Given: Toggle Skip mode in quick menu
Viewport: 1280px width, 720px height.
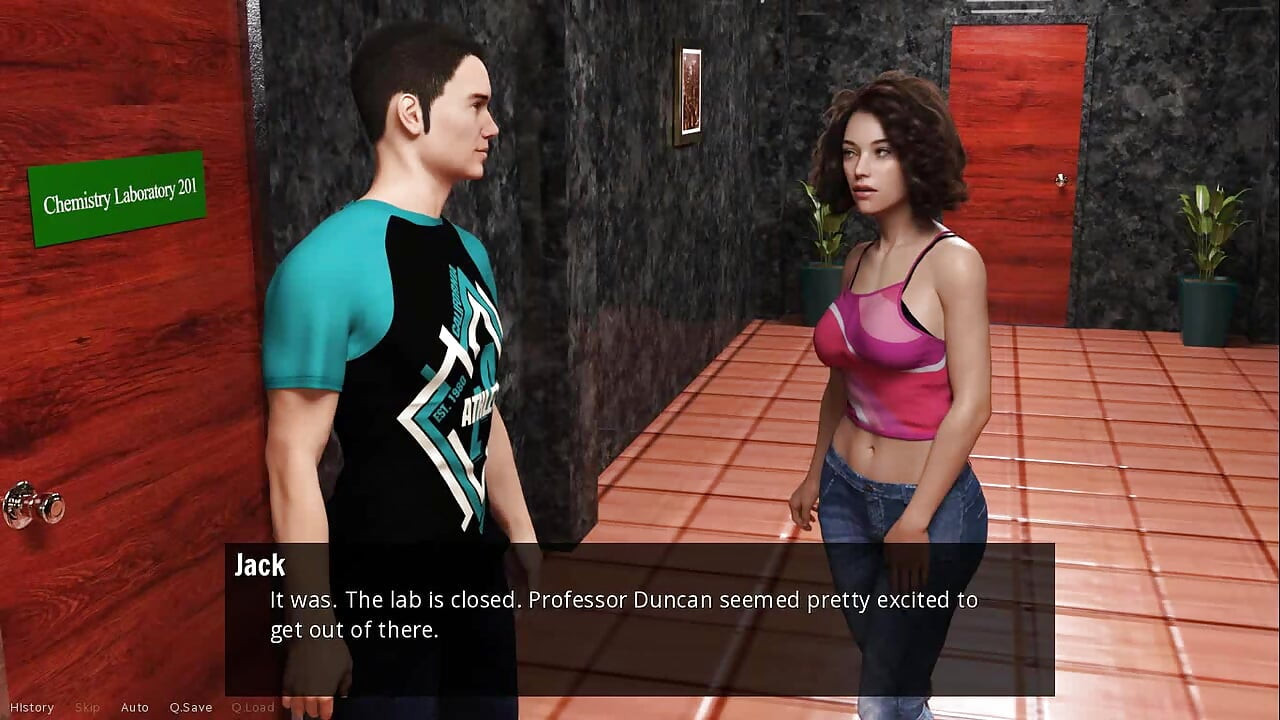Looking at the screenshot, I should (87, 707).
